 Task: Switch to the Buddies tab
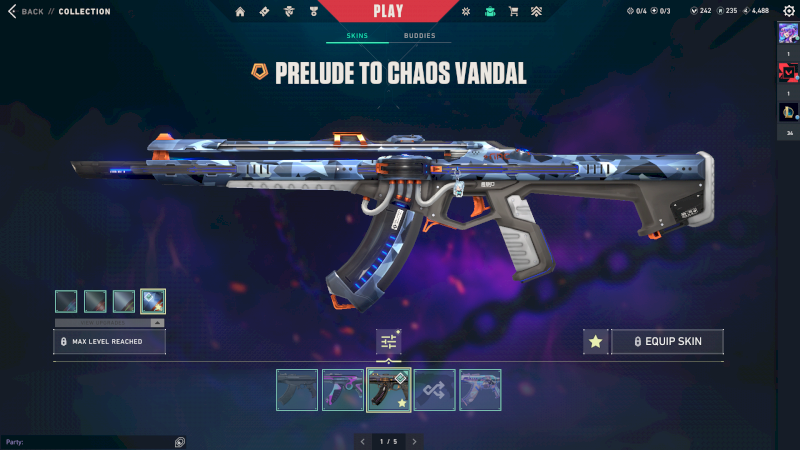419,36
